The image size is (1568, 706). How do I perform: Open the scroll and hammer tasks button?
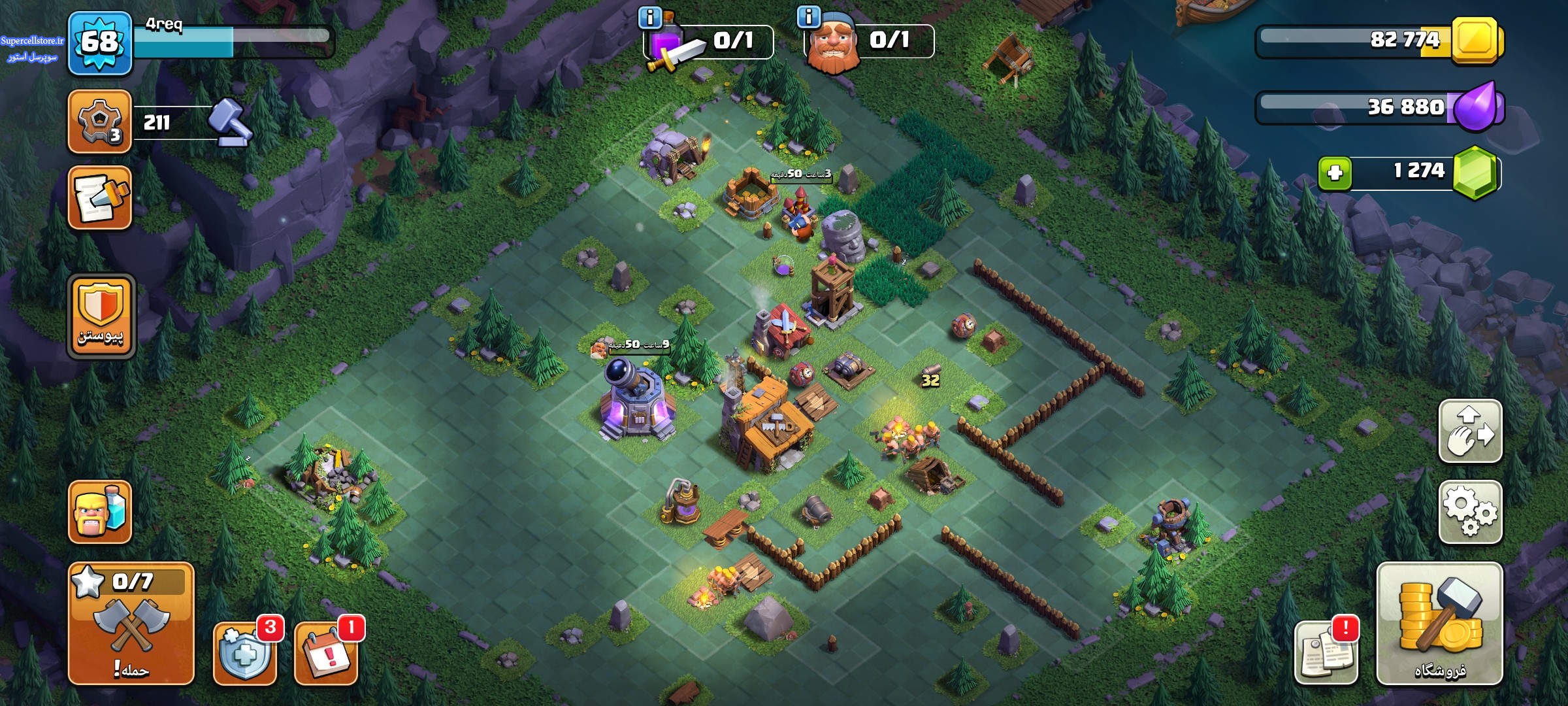(x=100, y=197)
